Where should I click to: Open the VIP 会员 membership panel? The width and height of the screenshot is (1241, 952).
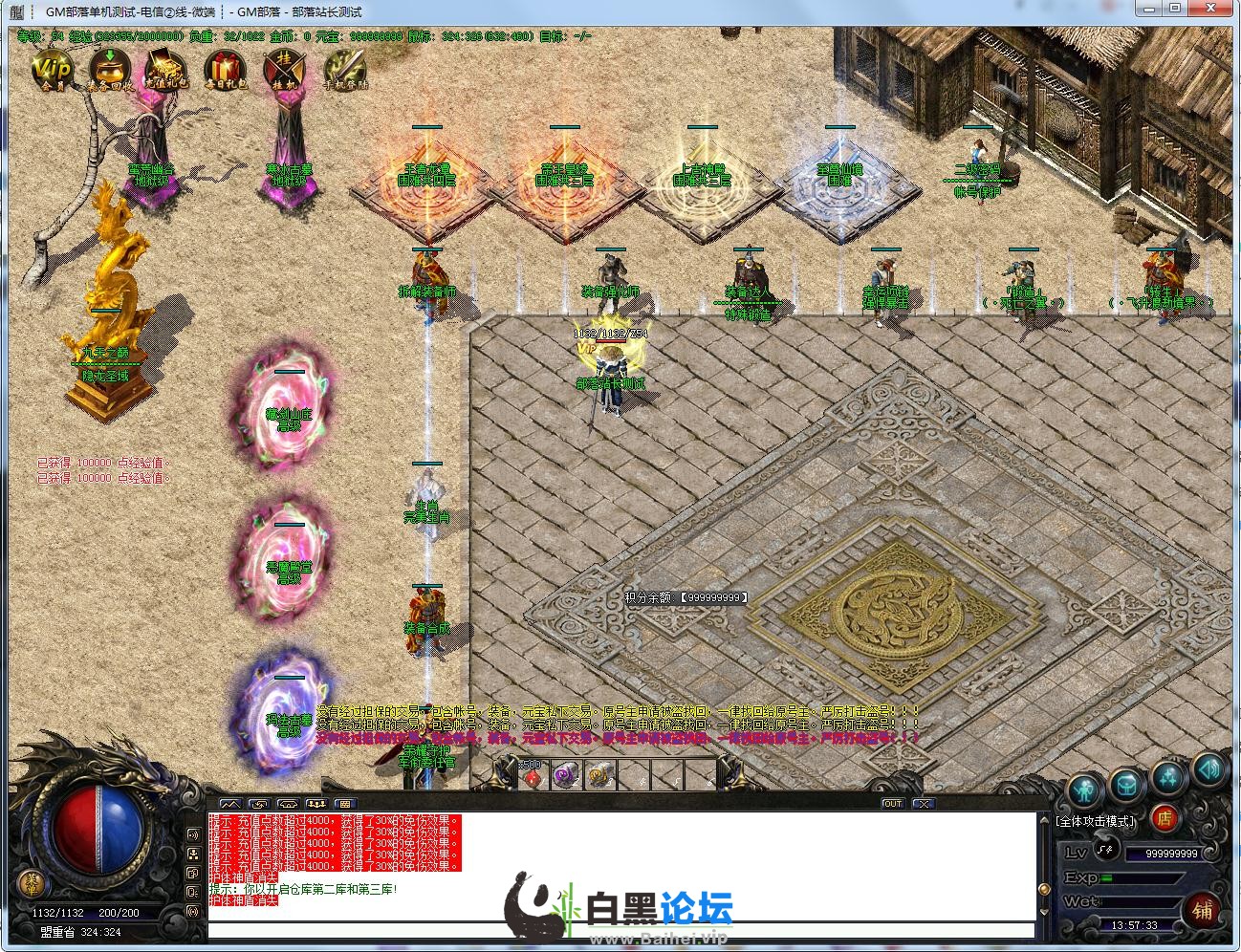51,68
